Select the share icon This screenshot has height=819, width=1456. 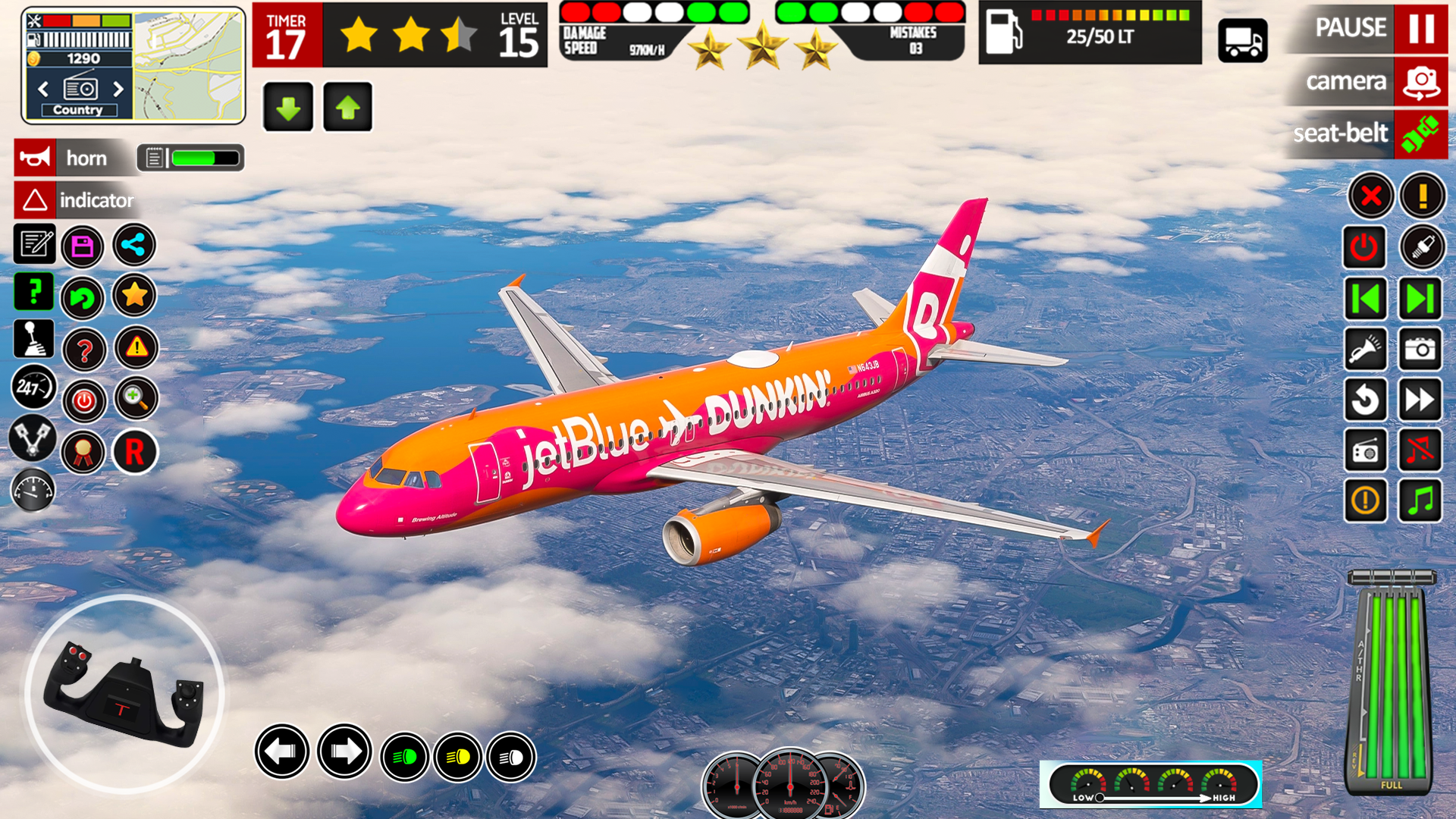[x=134, y=246]
